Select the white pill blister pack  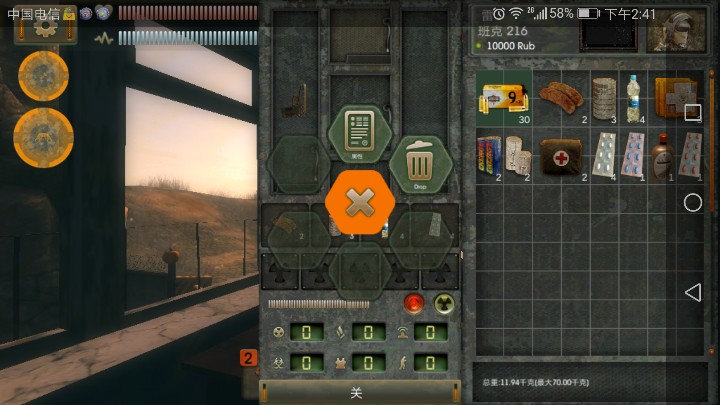(x=603, y=154)
